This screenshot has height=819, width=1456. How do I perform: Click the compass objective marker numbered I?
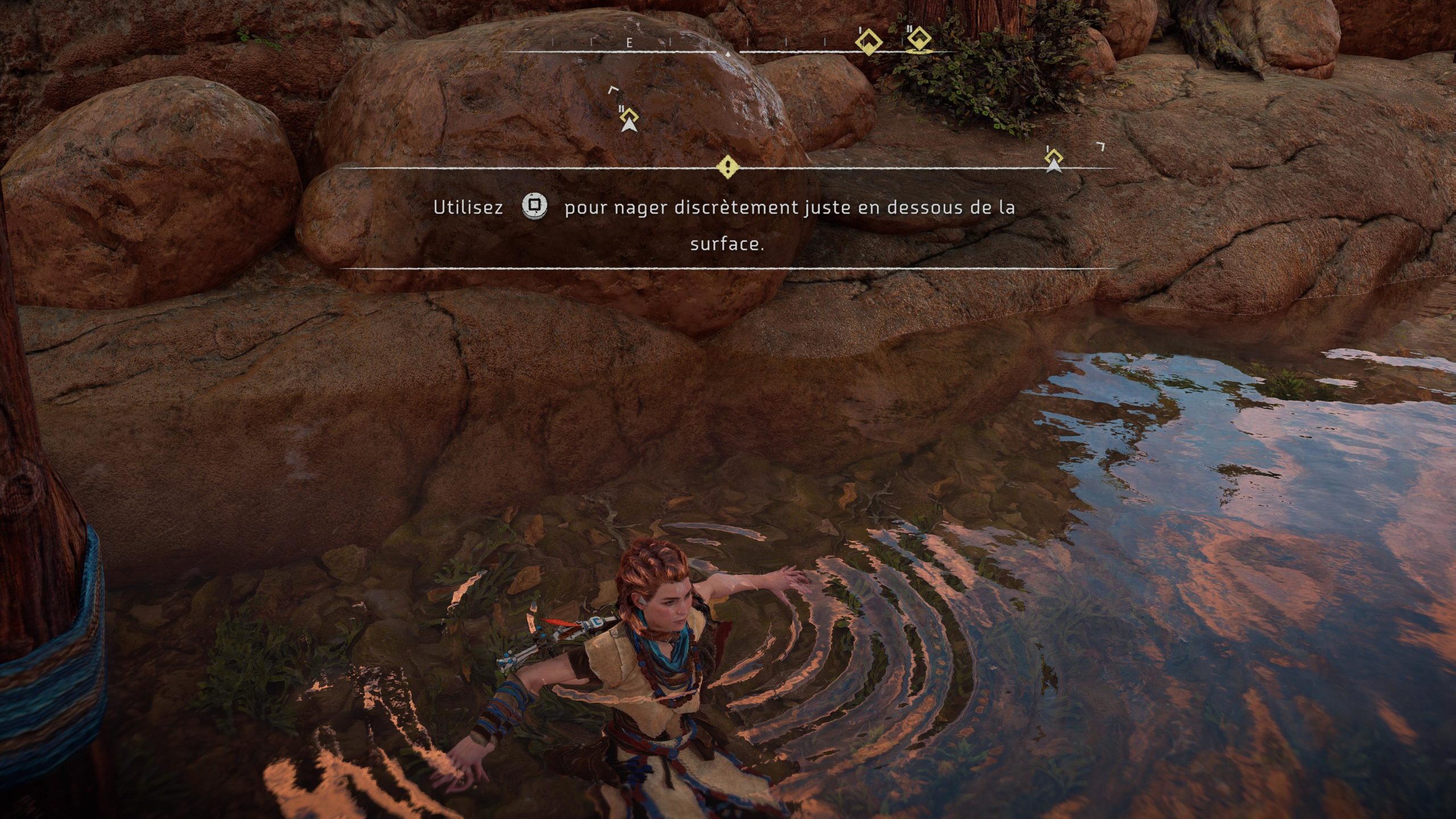[869, 42]
